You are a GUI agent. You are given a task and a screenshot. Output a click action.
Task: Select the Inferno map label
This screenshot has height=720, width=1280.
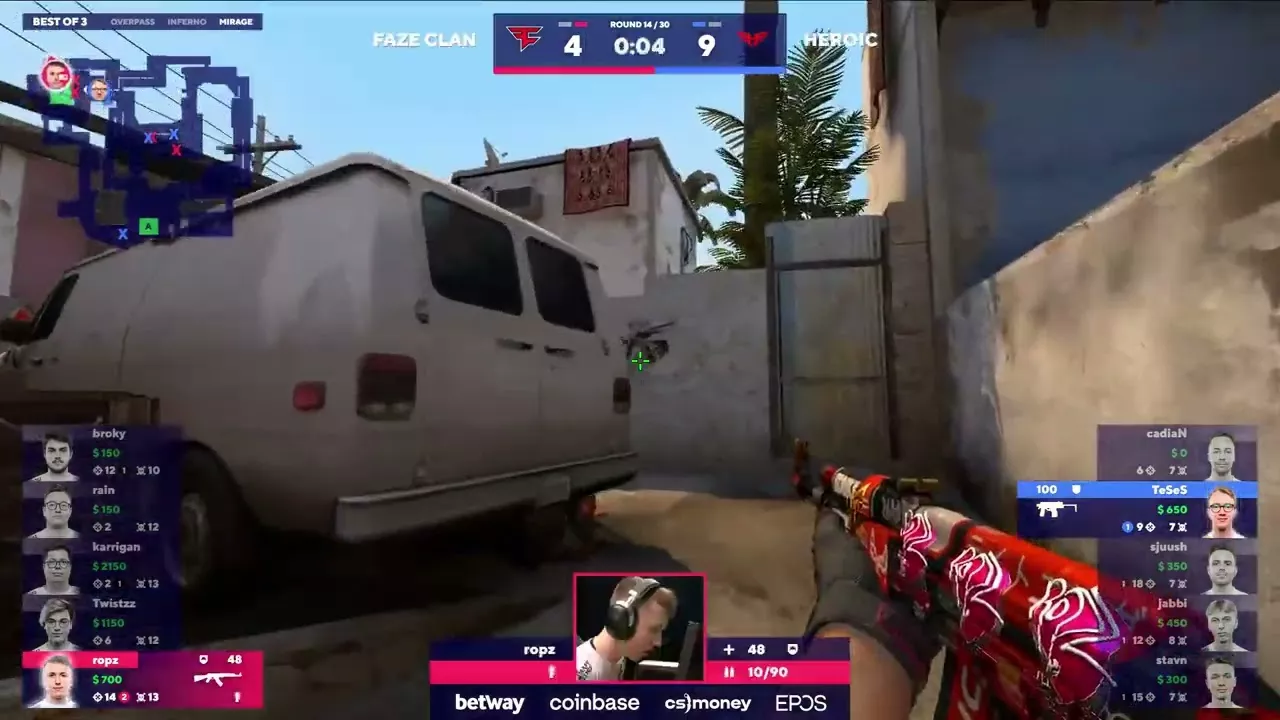(186, 21)
